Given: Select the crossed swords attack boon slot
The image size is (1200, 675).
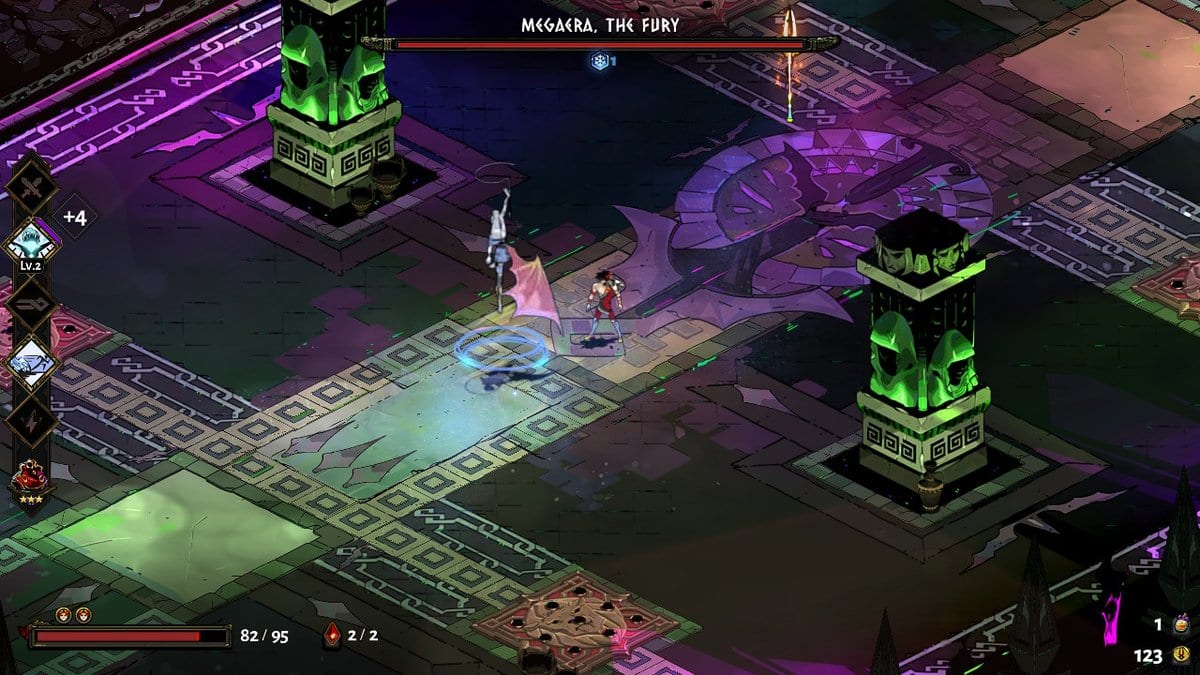Looking at the screenshot, I should click(x=32, y=186).
